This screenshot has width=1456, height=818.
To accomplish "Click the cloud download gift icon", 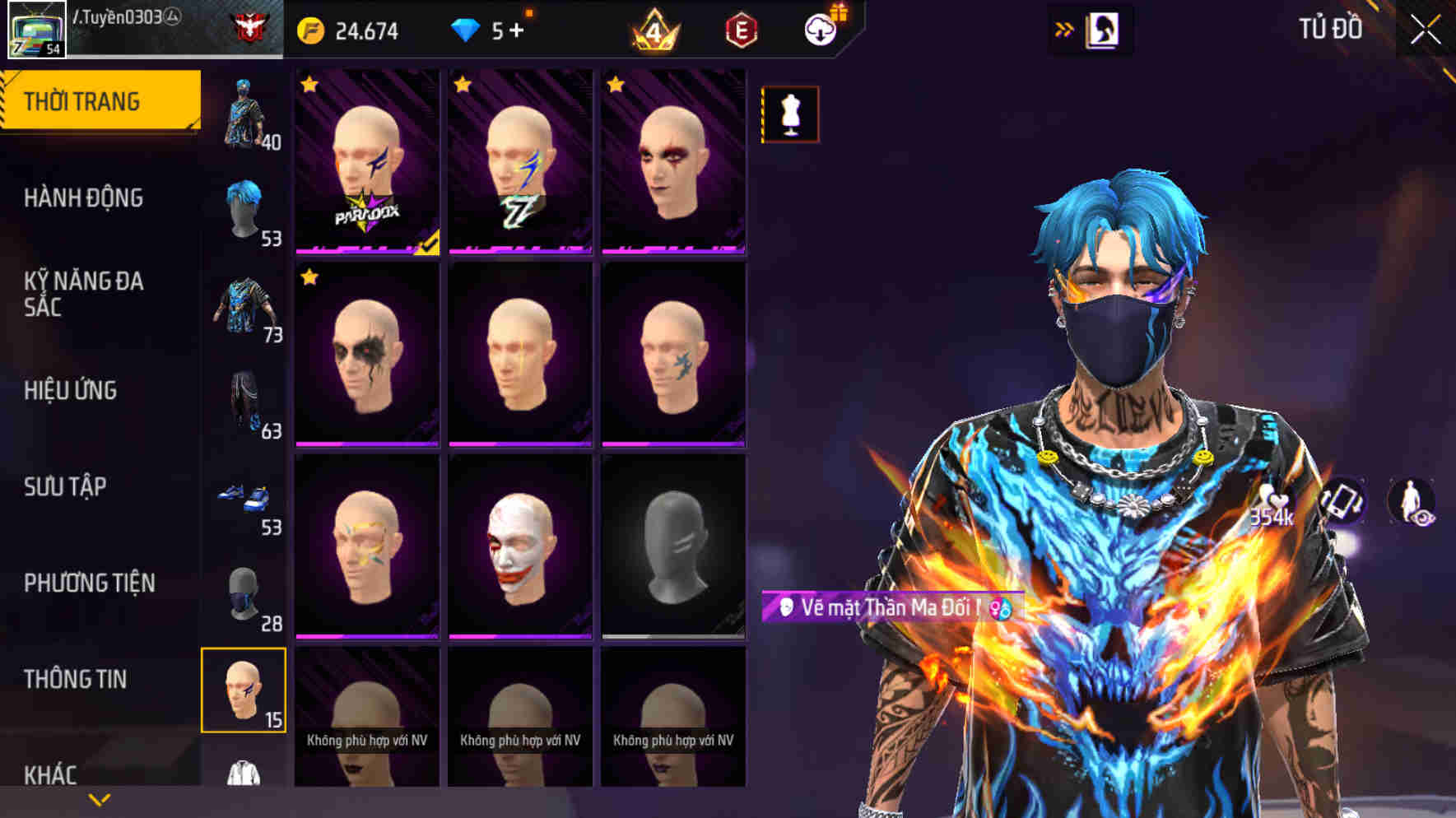I will click(817, 31).
